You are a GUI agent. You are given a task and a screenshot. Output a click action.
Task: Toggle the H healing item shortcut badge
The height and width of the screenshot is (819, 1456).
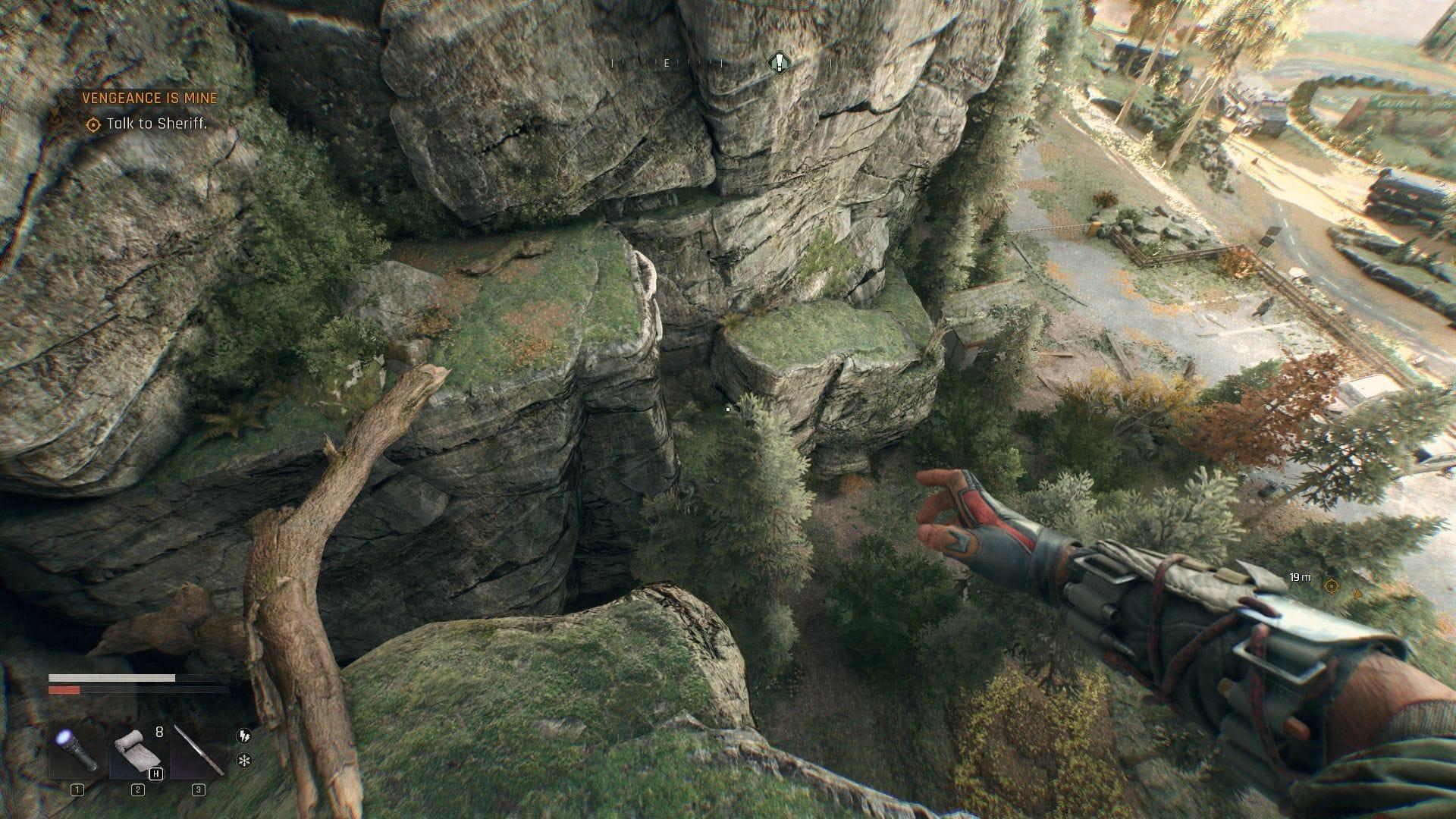(x=156, y=775)
